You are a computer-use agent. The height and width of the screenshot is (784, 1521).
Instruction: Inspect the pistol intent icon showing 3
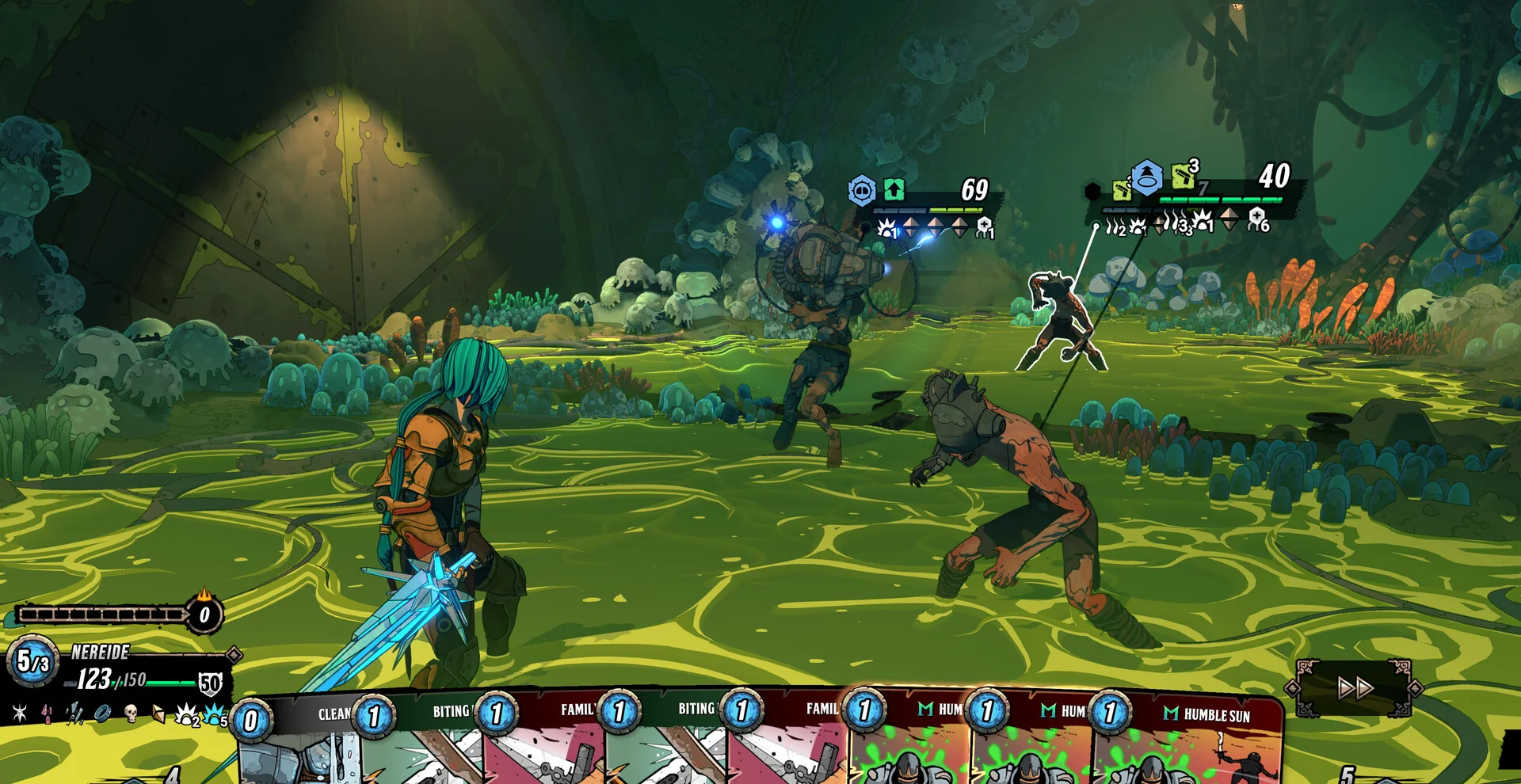tap(1183, 176)
